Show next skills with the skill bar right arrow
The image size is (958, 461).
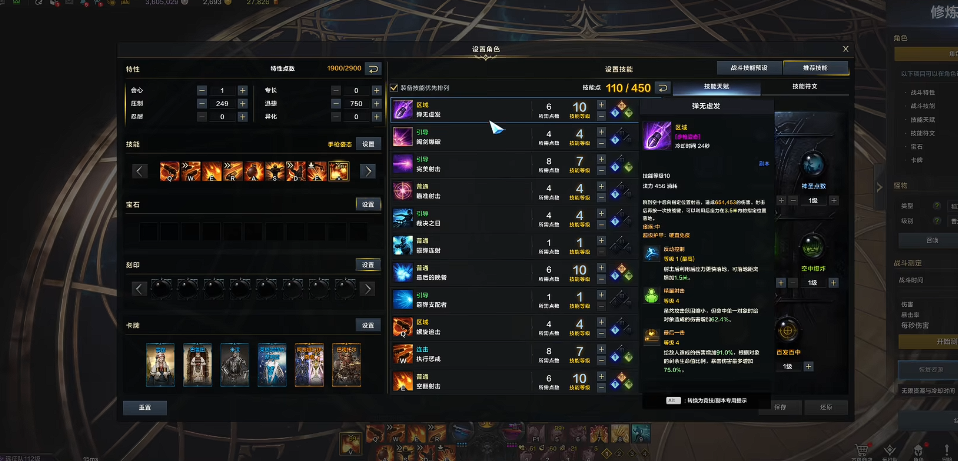pos(368,171)
